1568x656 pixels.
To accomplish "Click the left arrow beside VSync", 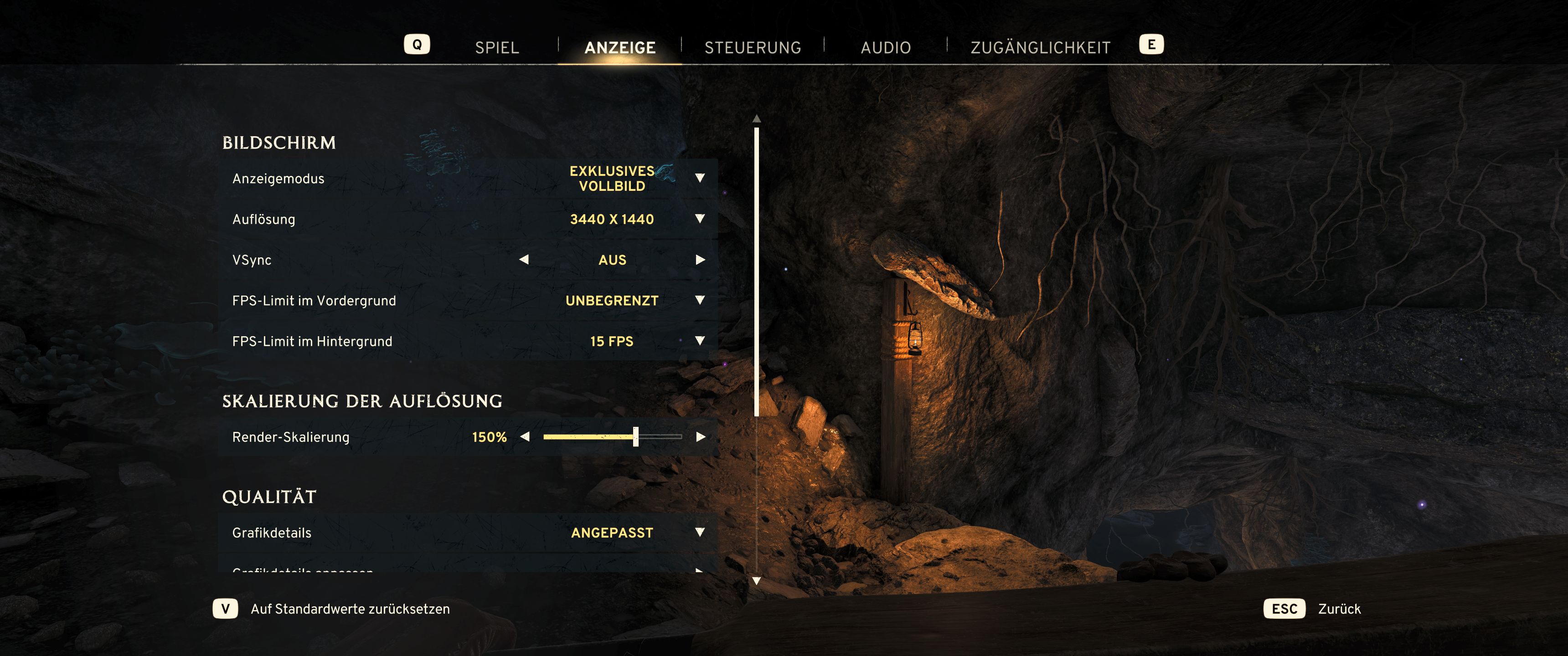I will click(x=525, y=260).
